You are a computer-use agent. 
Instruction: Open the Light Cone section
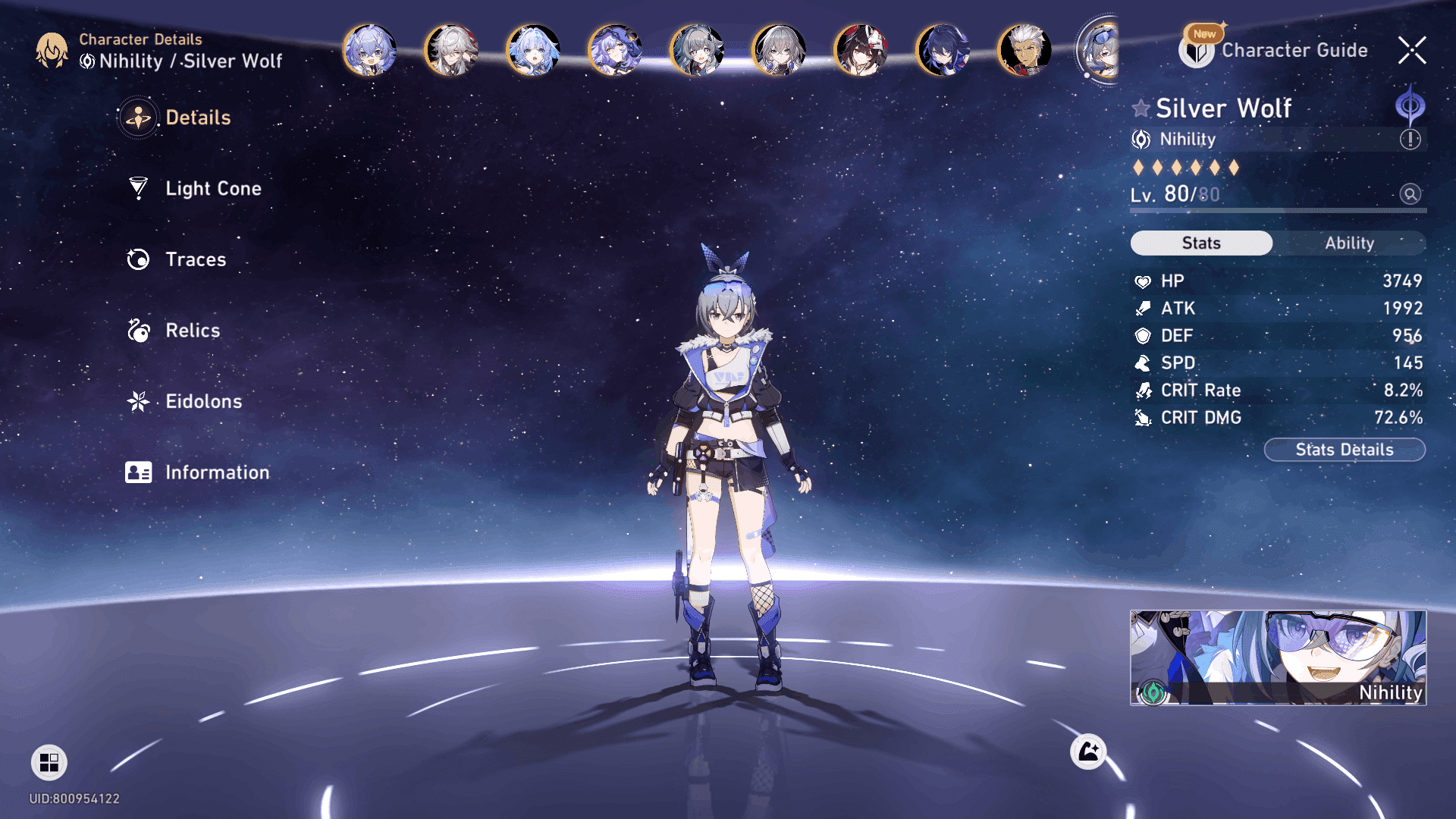click(213, 188)
